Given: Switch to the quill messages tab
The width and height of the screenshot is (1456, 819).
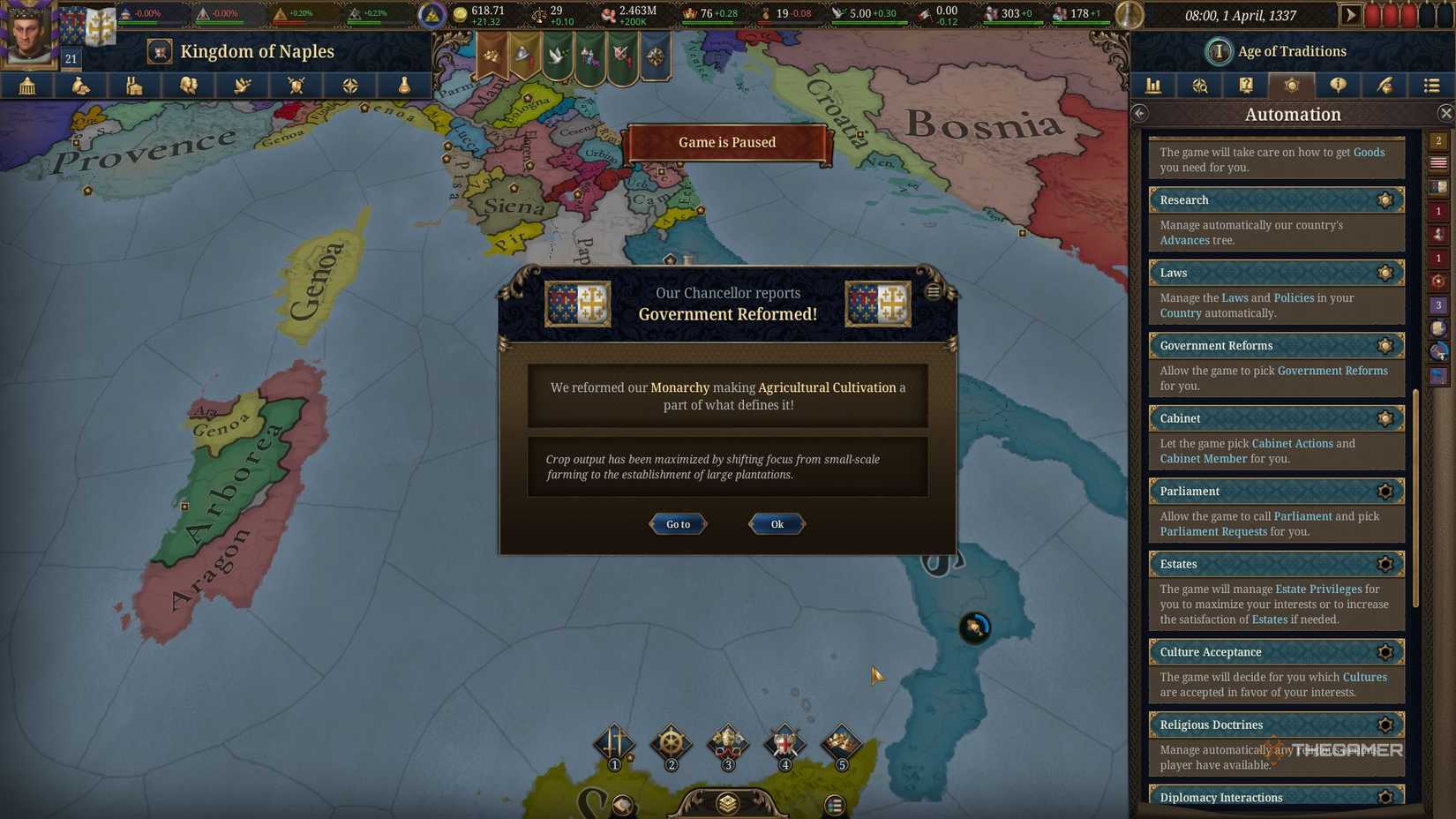Looking at the screenshot, I should 1383,86.
